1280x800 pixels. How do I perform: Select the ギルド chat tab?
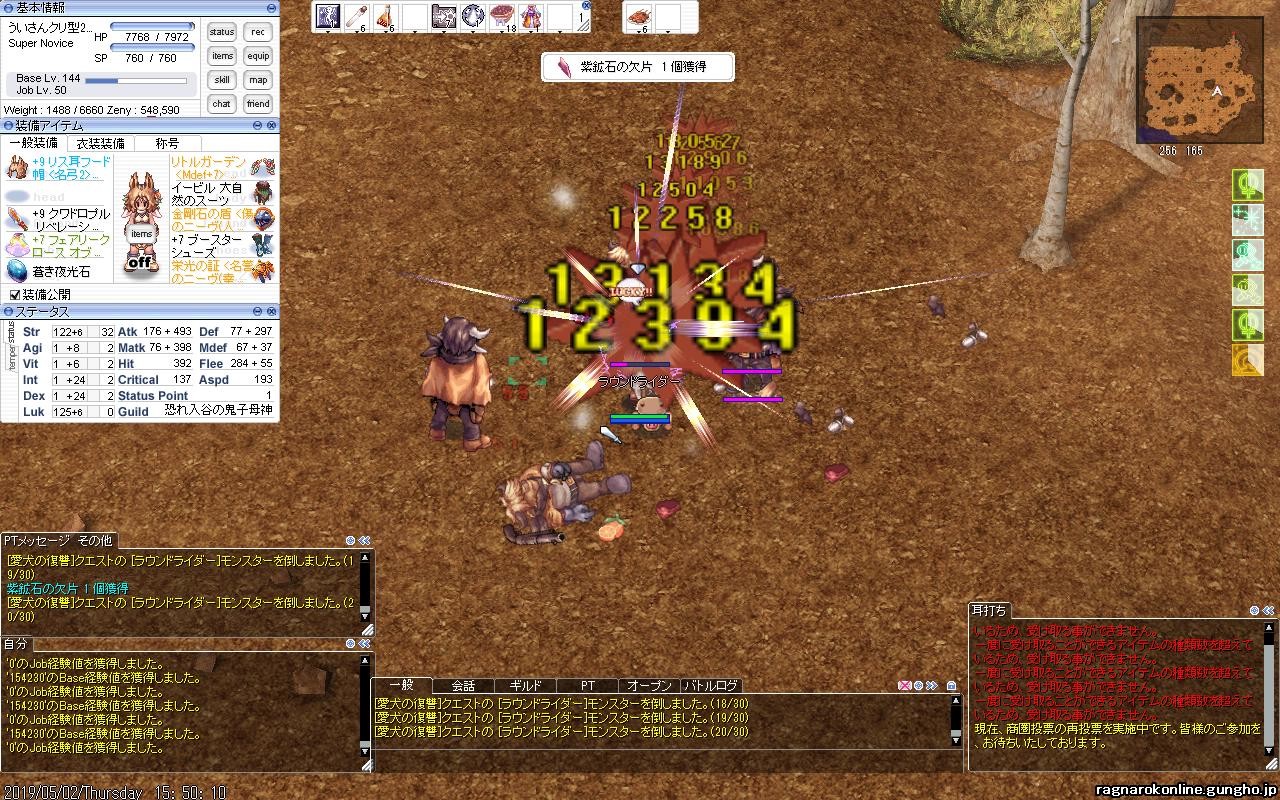pyautogui.click(x=525, y=686)
